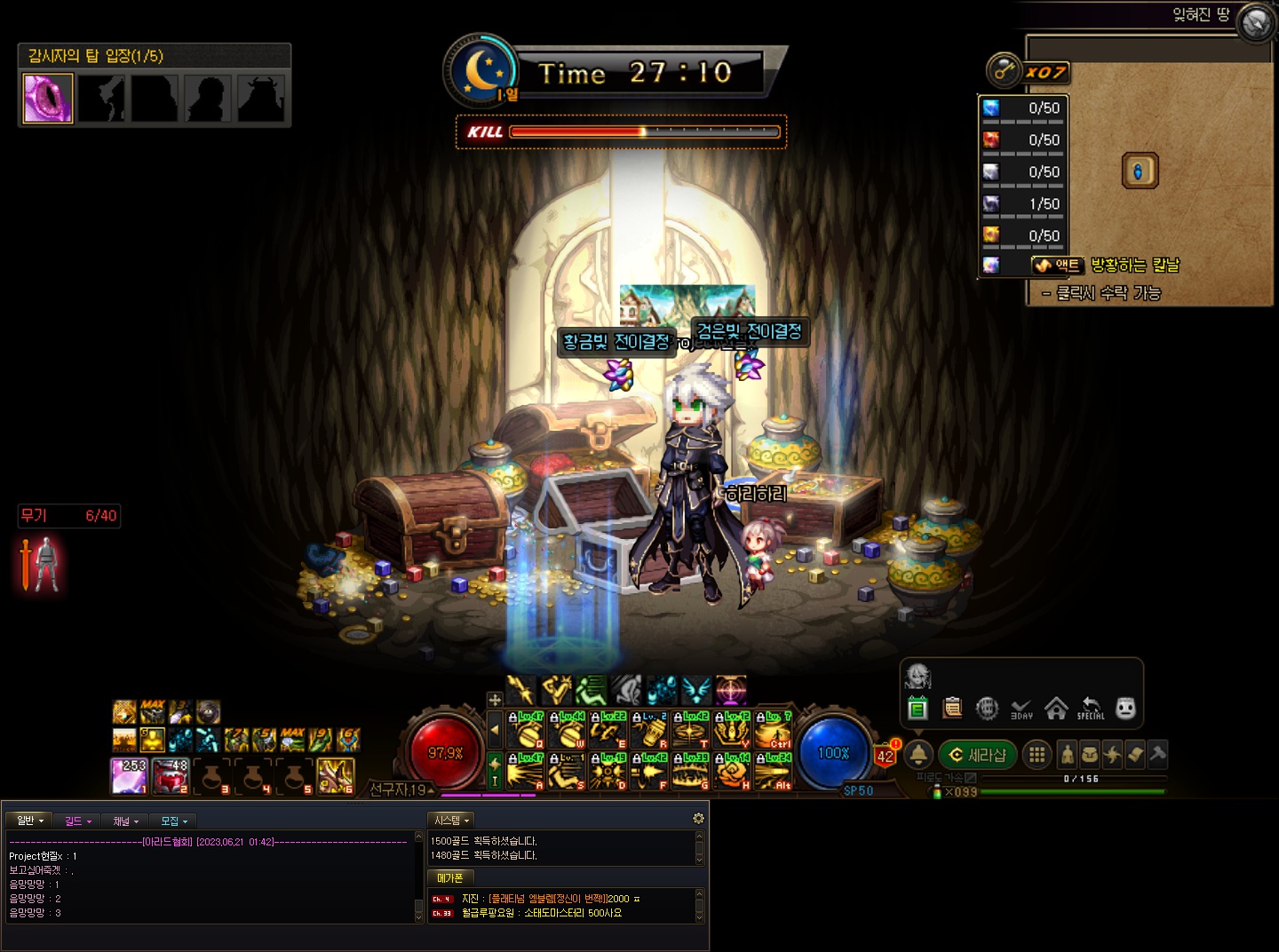The image size is (1279, 952).
Task: Open the 세라샵 cash shop
Action: click(977, 755)
